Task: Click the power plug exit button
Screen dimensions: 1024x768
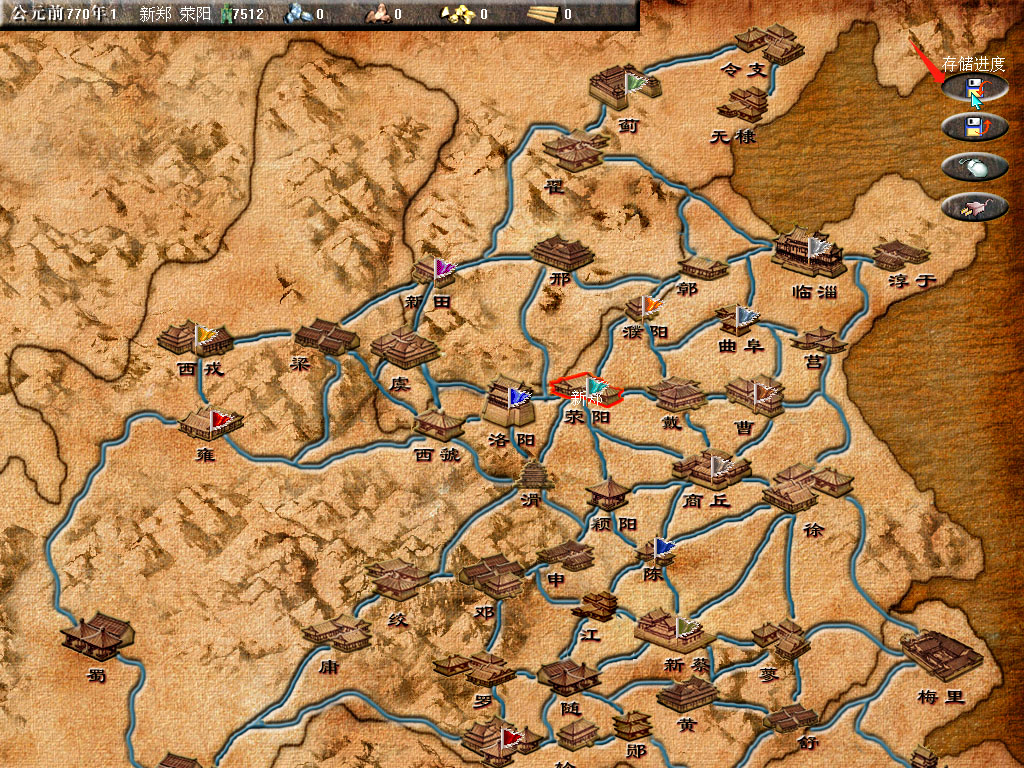Action: [x=974, y=207]
